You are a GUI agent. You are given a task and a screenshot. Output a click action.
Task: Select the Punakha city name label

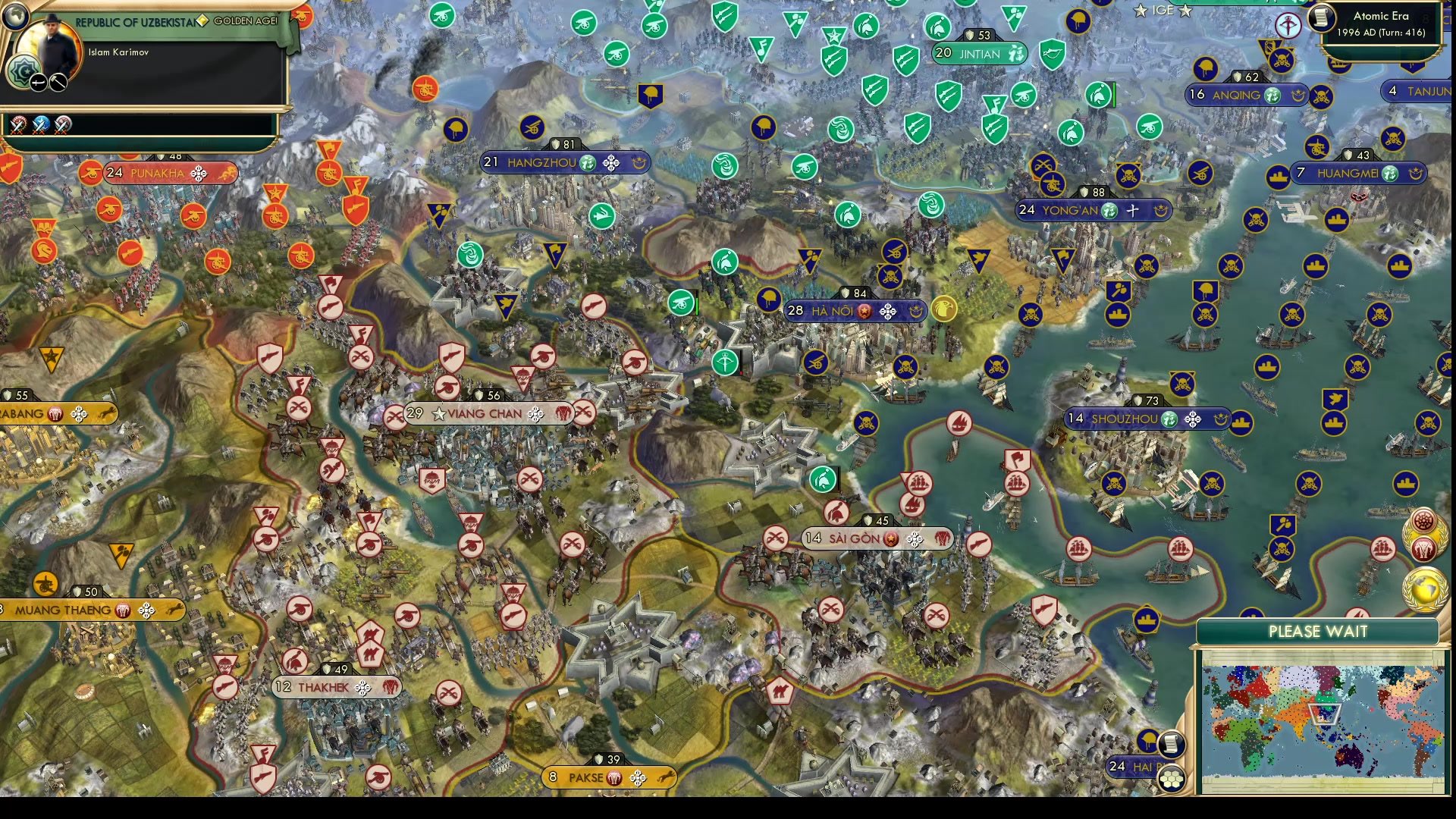click(158, 173)
